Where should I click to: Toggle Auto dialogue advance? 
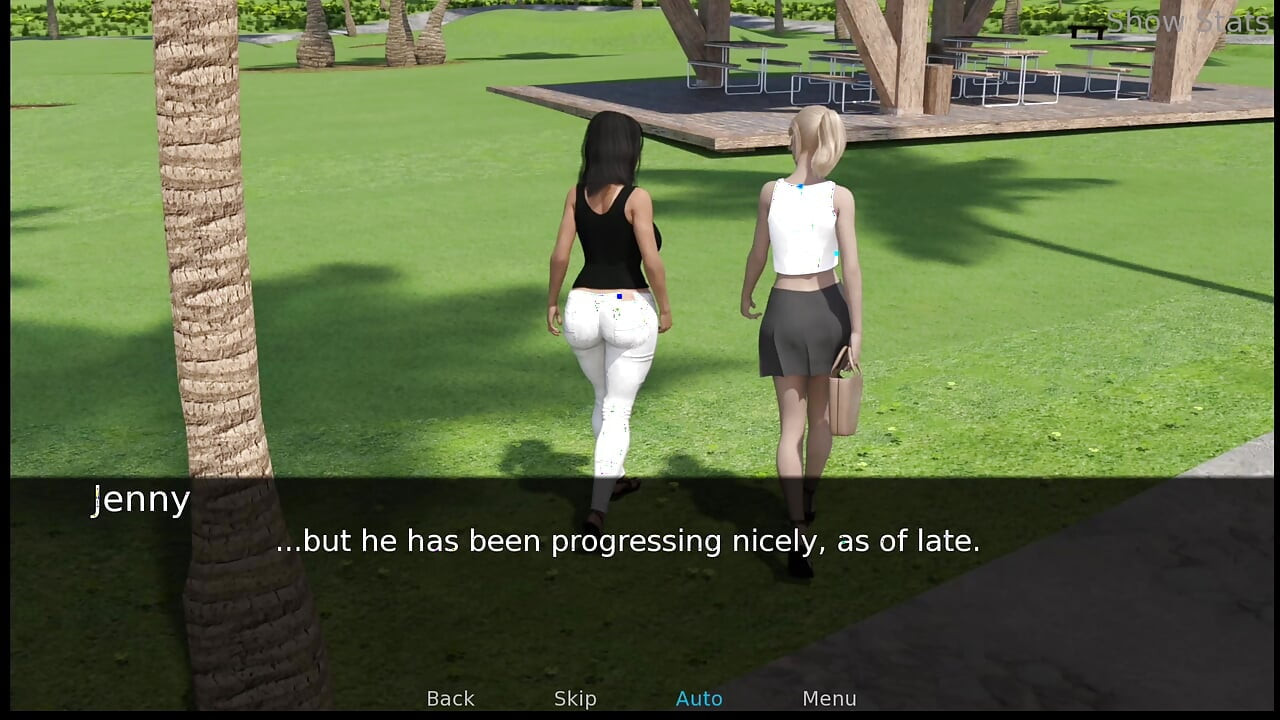(699, 699)
